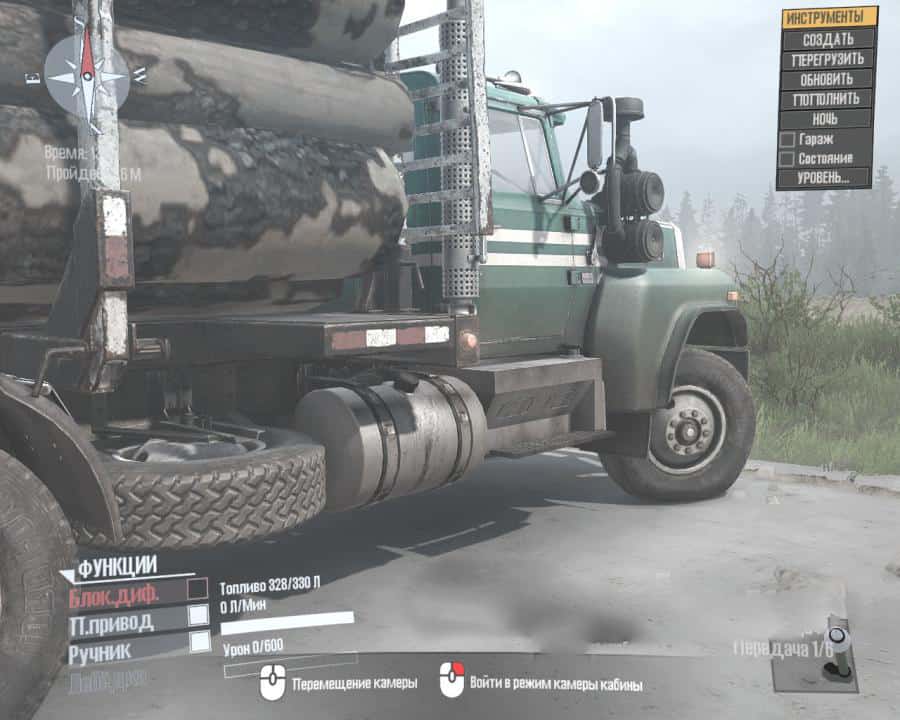
Task: Toggle the Ручник handbrake checkbox
Action: 198,642
